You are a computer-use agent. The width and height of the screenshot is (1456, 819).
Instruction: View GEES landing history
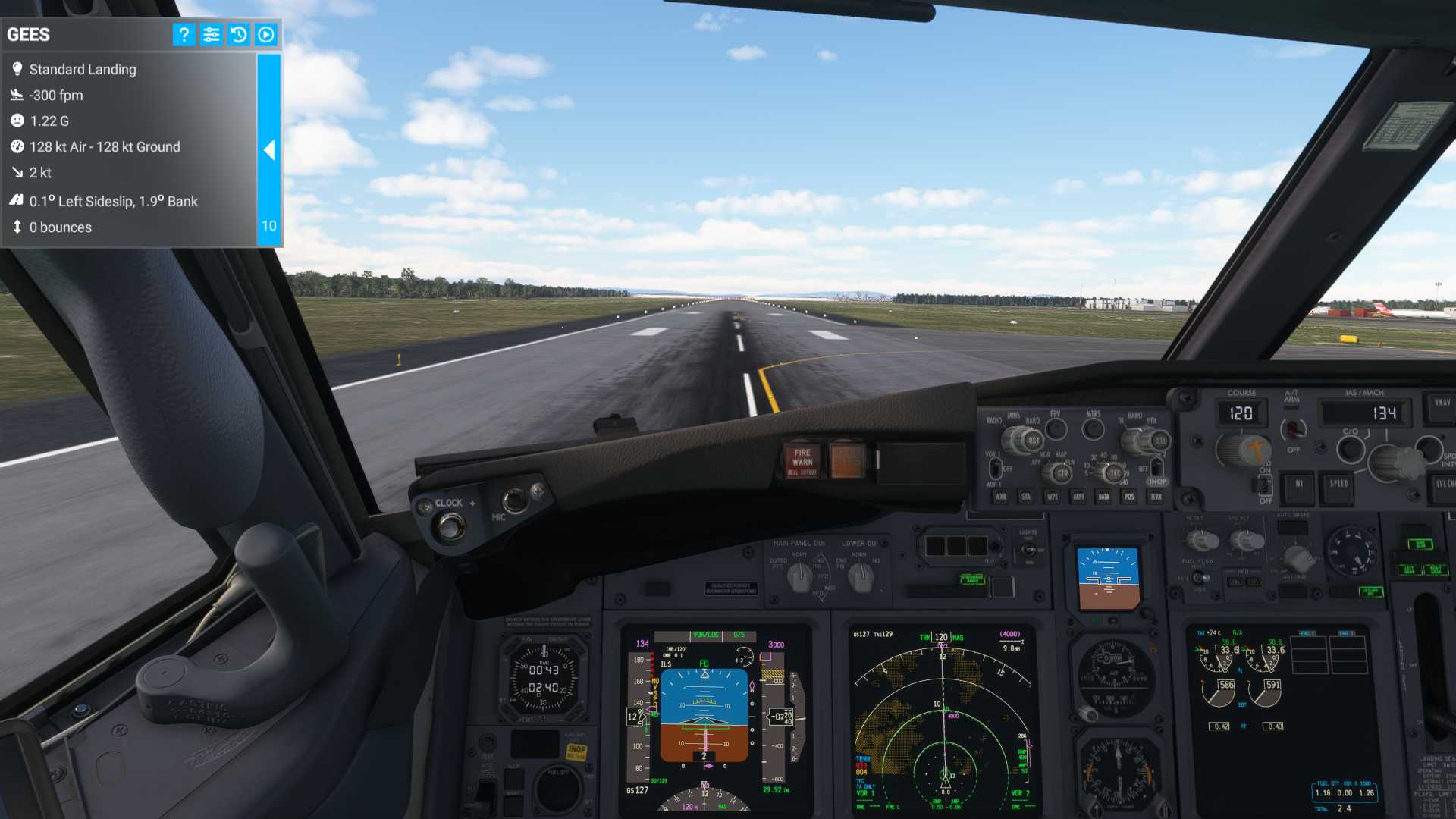[238, 34]
